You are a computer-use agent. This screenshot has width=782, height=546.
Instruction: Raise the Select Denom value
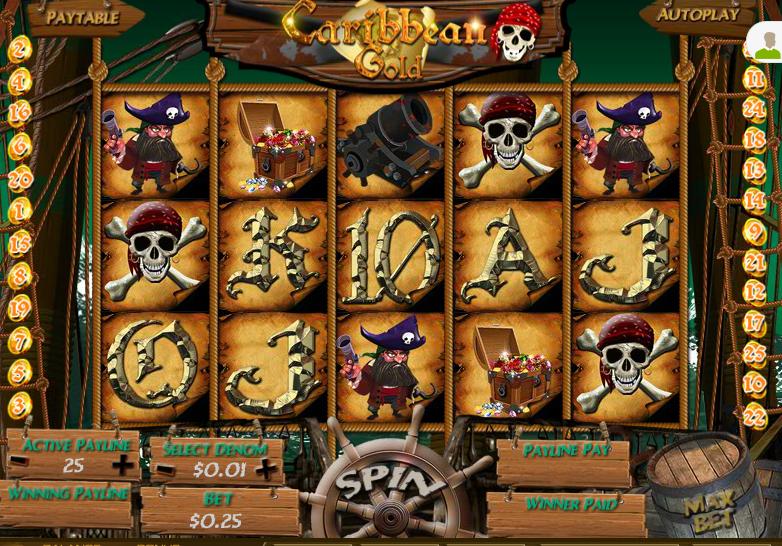tap(265, 469)
